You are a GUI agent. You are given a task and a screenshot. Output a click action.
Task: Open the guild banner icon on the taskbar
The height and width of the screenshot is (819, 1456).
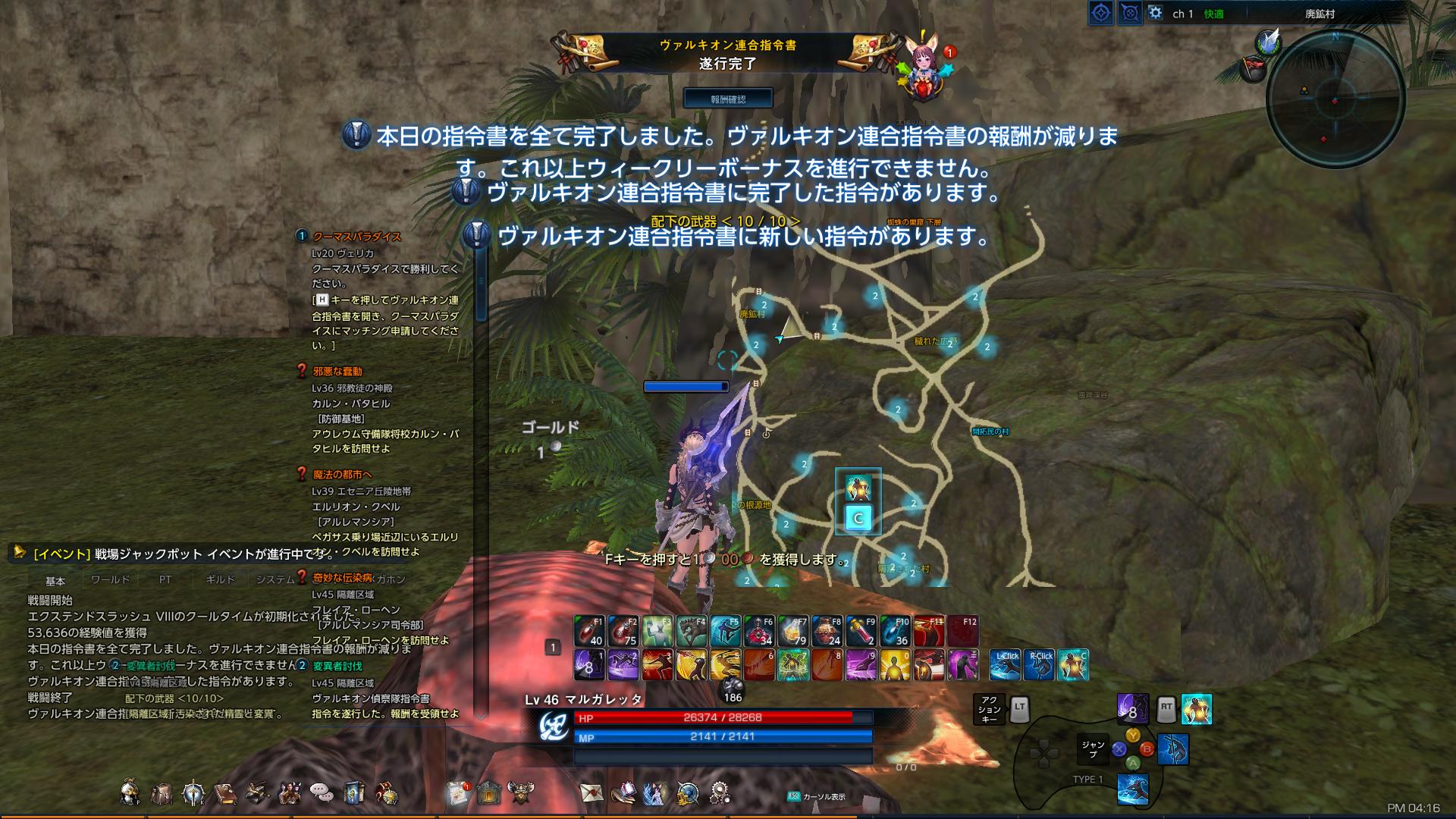(x=355, y=791)
